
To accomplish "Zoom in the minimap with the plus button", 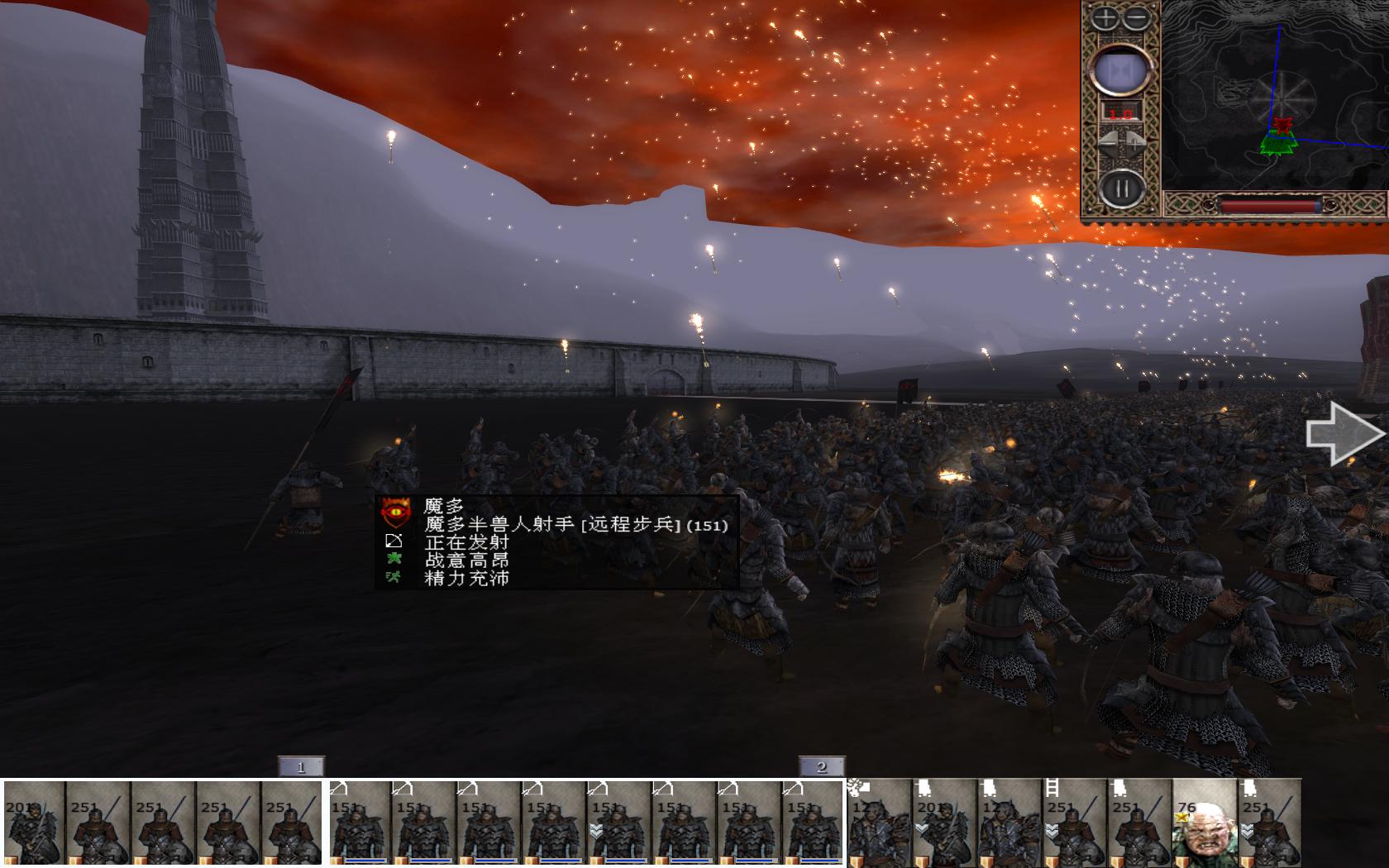I will (x=1106, y=18).
